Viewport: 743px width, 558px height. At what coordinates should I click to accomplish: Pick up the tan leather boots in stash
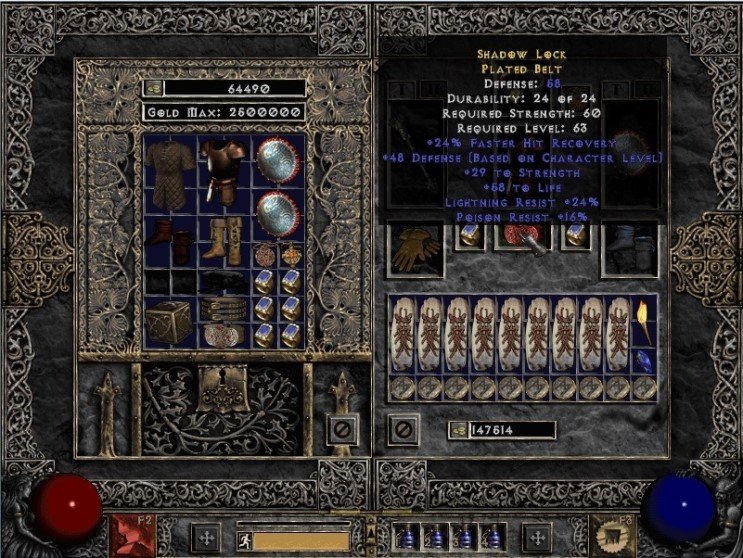pos(220,241)
